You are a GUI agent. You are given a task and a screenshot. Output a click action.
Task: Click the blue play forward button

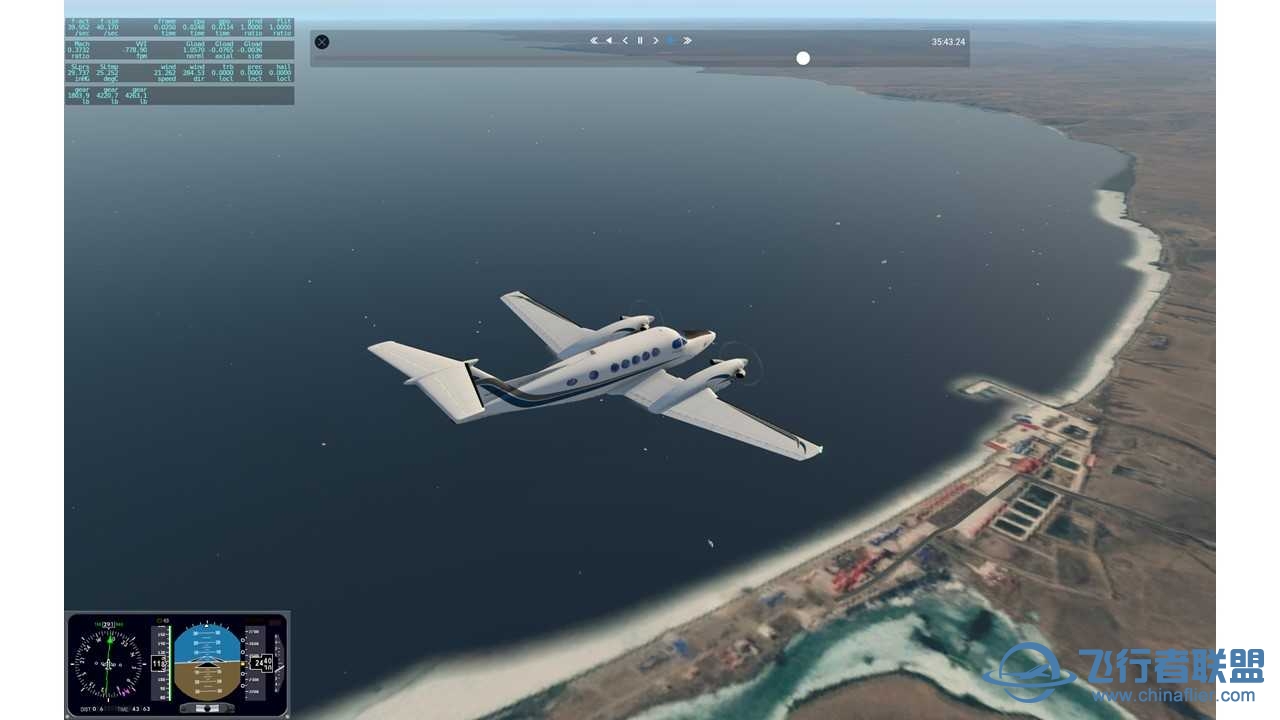point(671,41)
